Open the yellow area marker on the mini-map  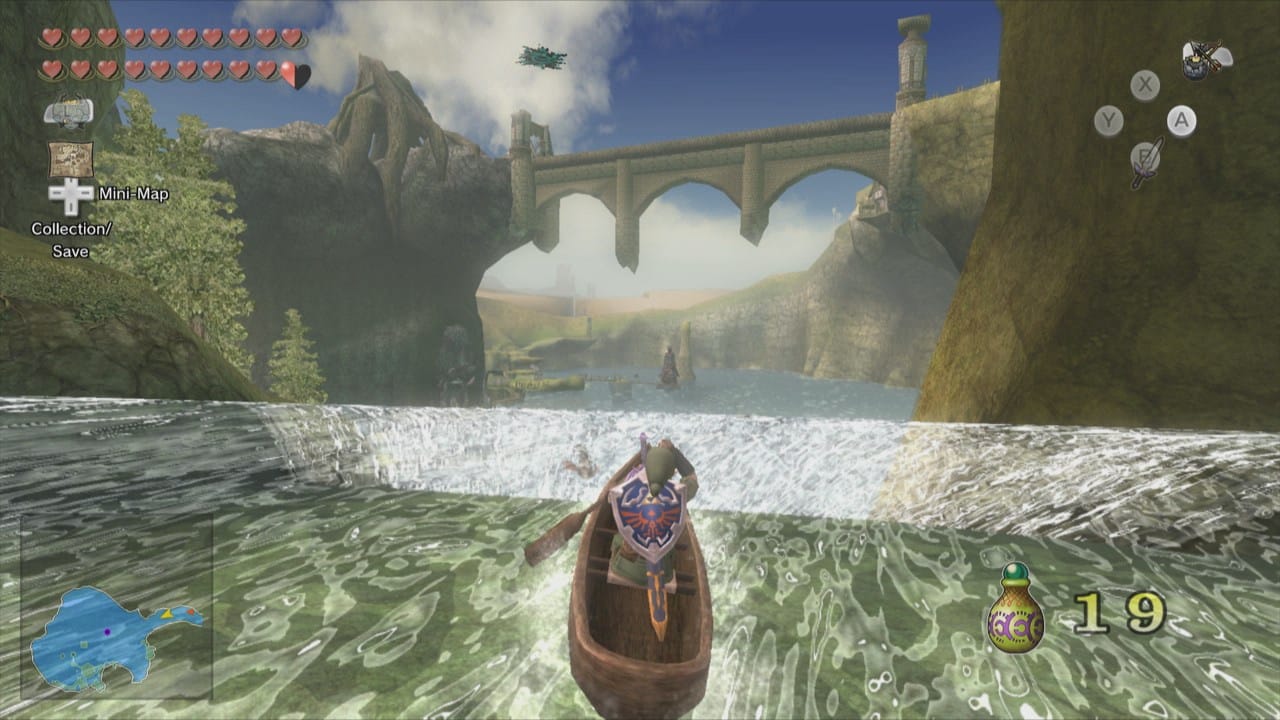click(167, 614)
